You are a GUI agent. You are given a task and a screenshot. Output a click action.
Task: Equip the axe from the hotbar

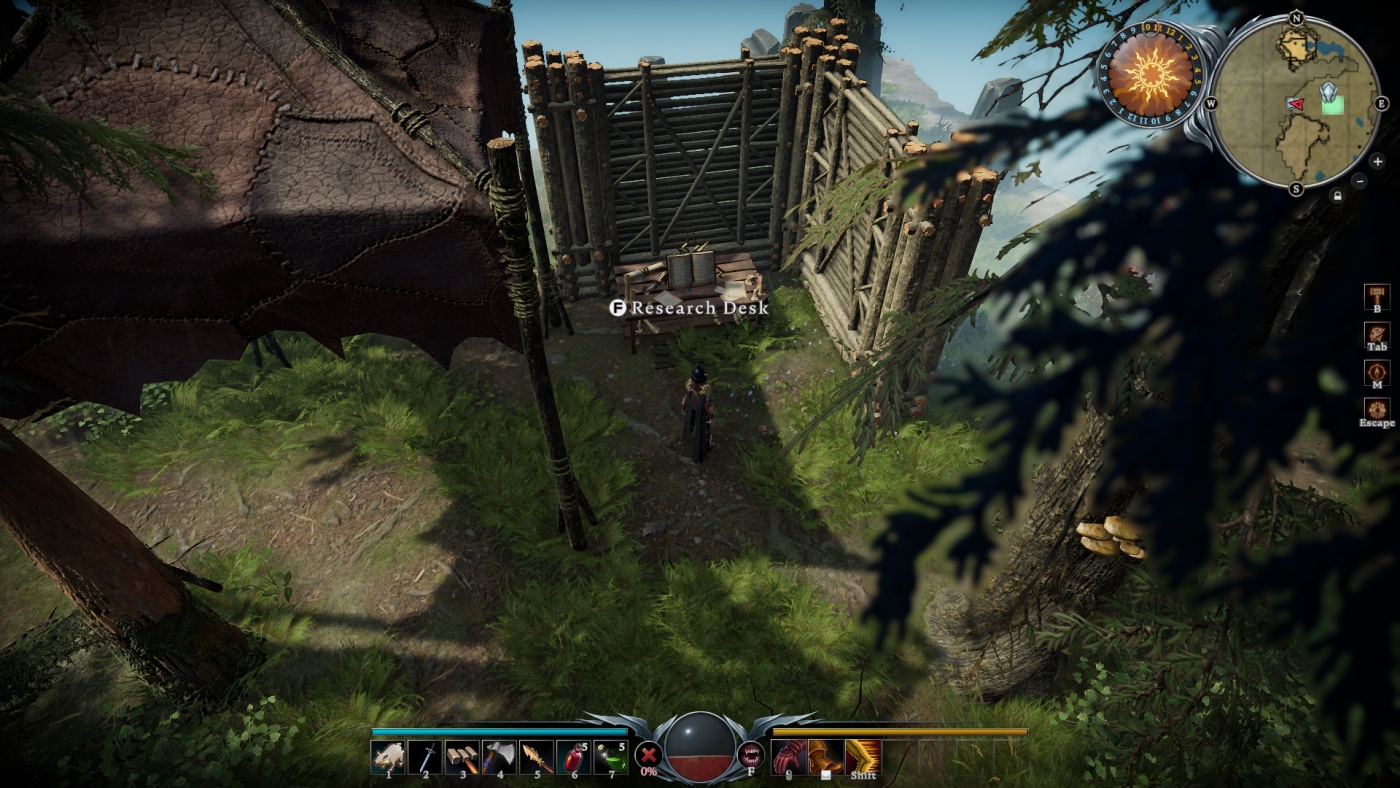[499, 757]
